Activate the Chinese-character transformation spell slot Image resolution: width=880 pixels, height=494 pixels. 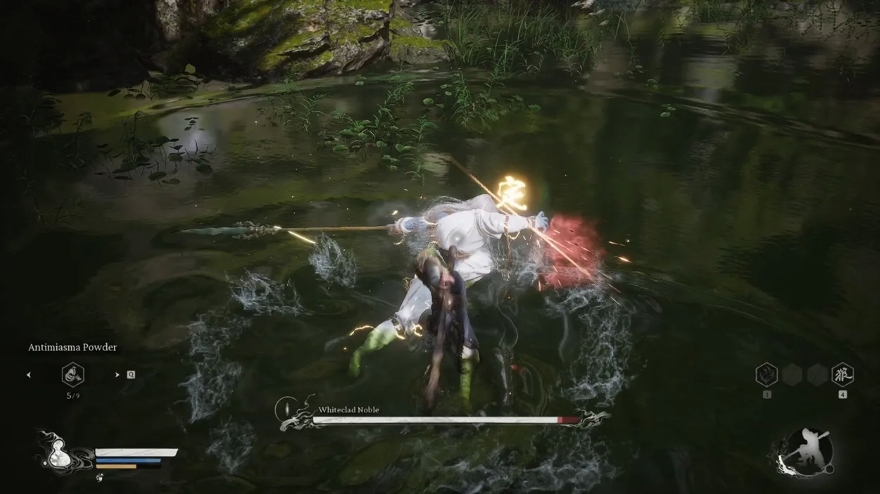pyautogui.click(x=842, y=374)
